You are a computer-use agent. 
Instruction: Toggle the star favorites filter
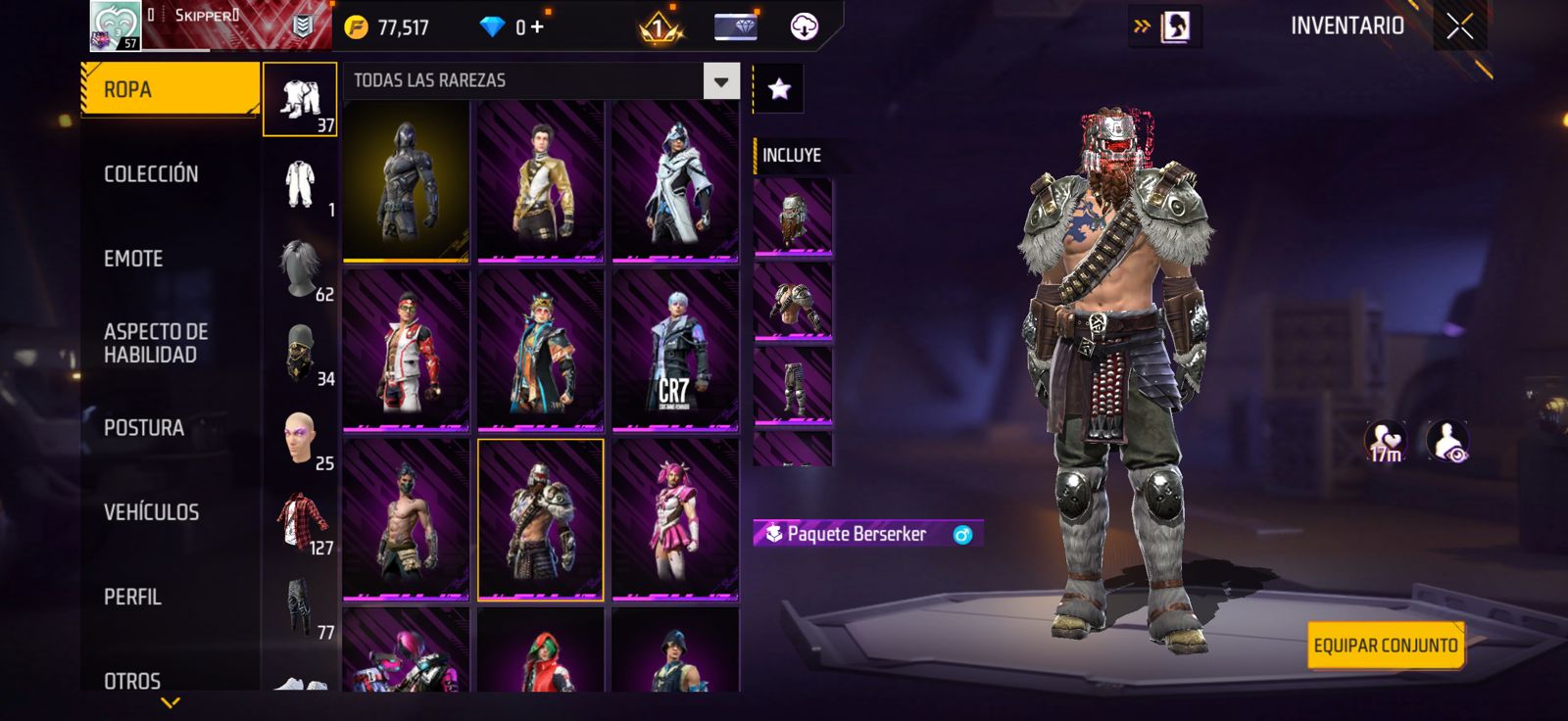tap(779, 89)
